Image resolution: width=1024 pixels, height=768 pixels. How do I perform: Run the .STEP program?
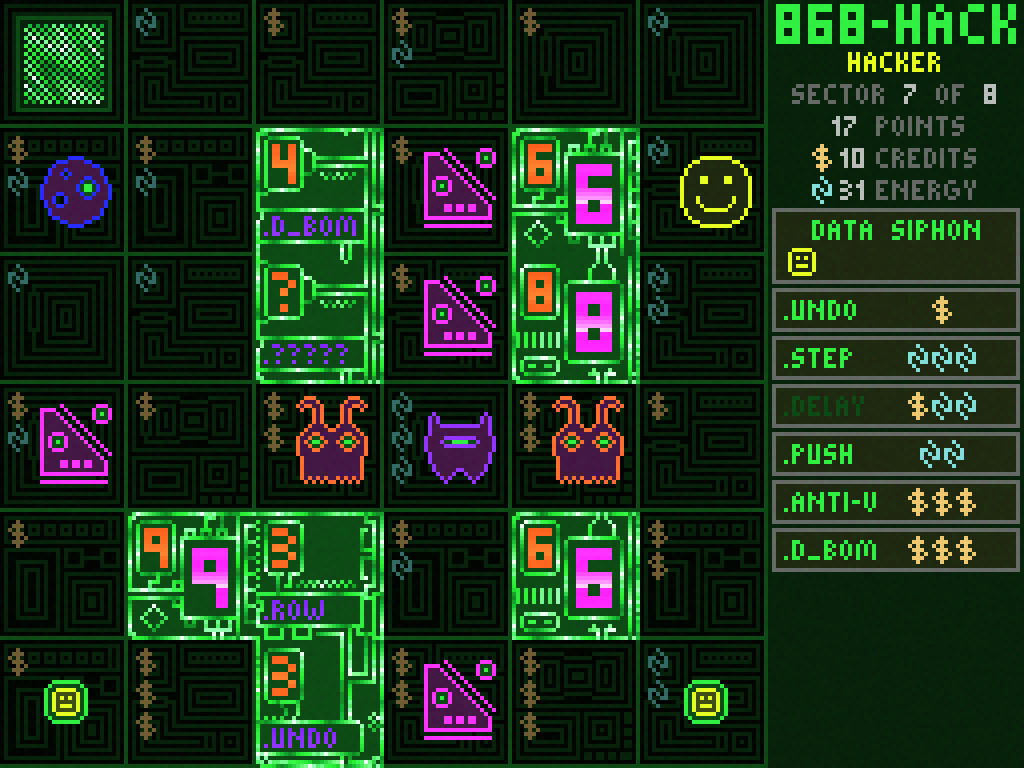click(895, 358)
